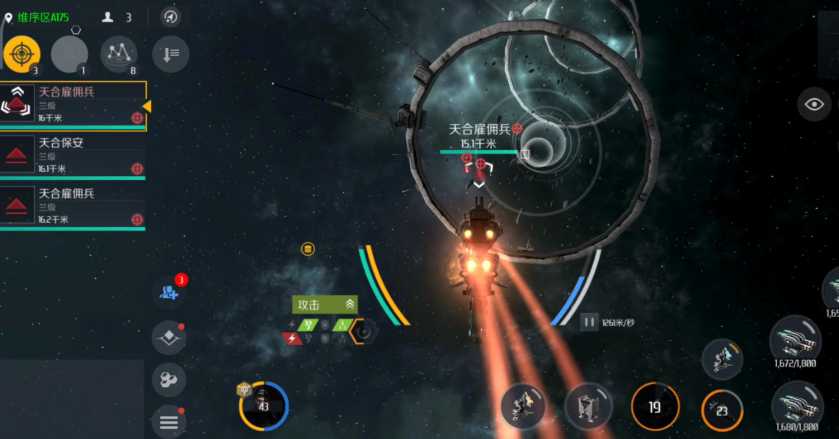This screenshot has width=839, height=439.
Task: Choose the 天合雇佣兵 row at 16.2千米
Action: [73, 206]
